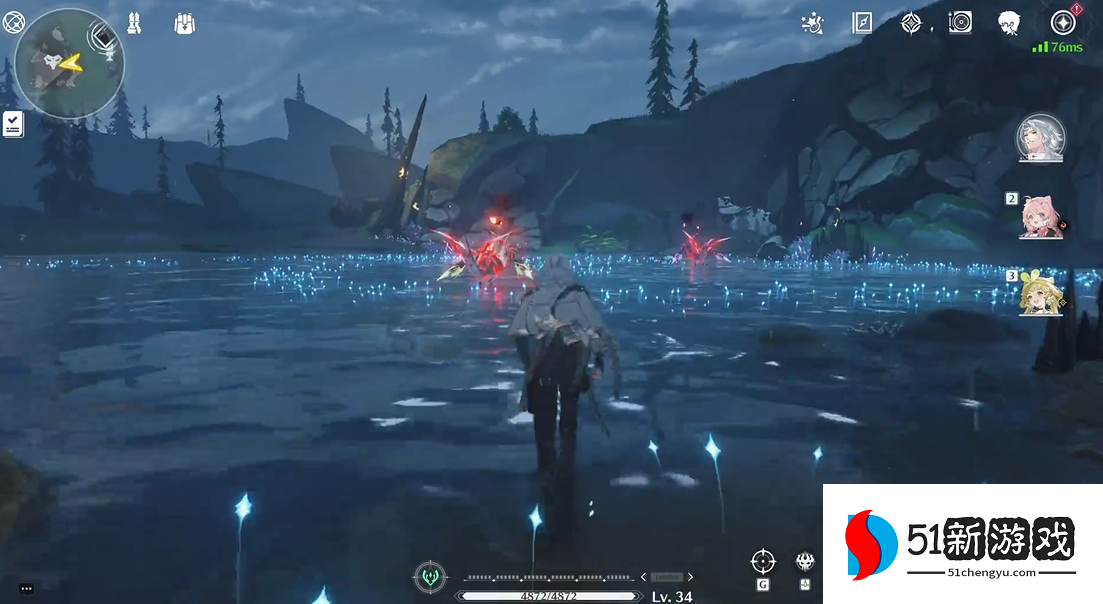
Task: Select the twin chess-piece icon
Action: 136,22
